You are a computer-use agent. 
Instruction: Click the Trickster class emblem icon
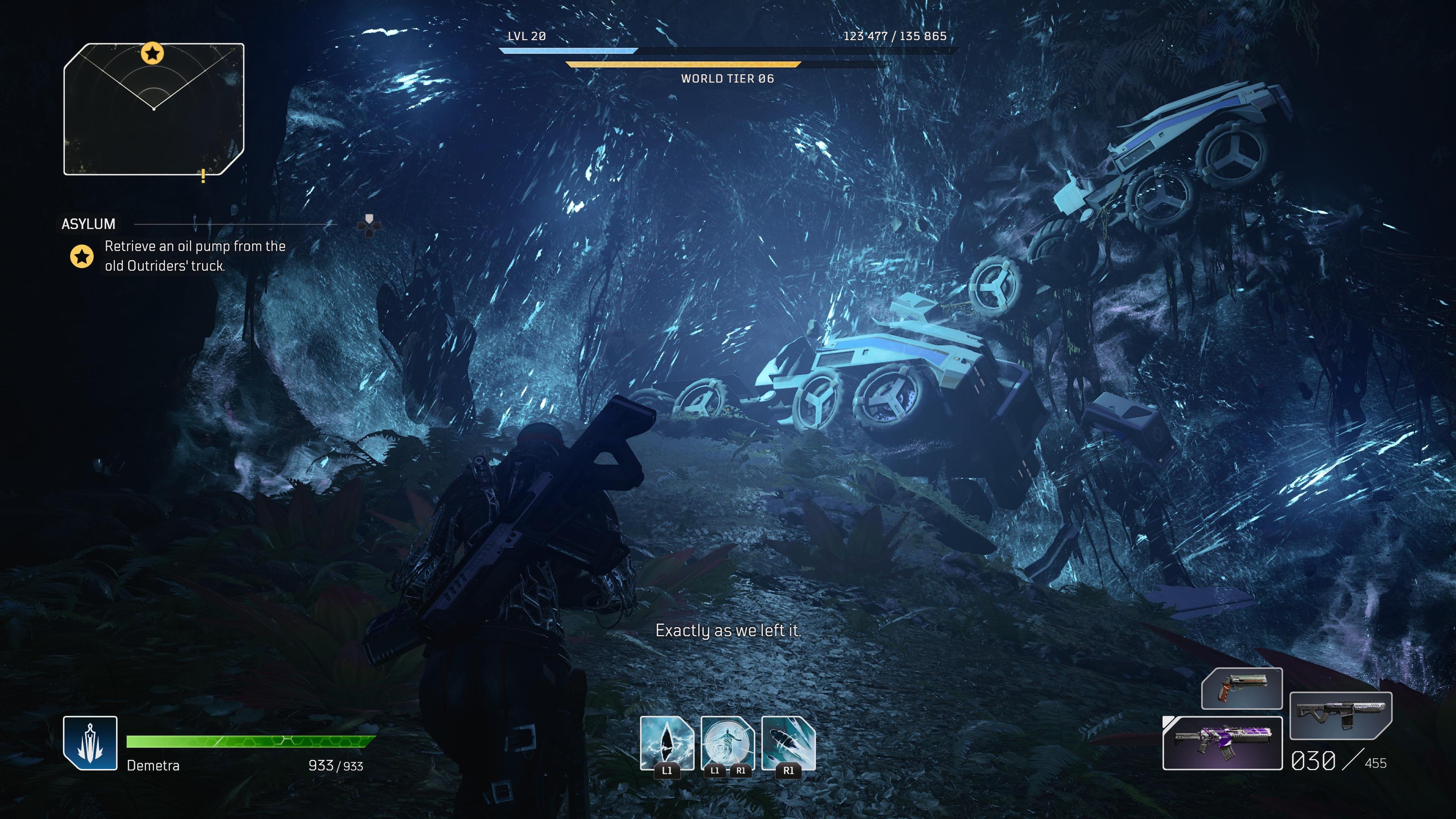pyautogui.click(x=91, y=743)
